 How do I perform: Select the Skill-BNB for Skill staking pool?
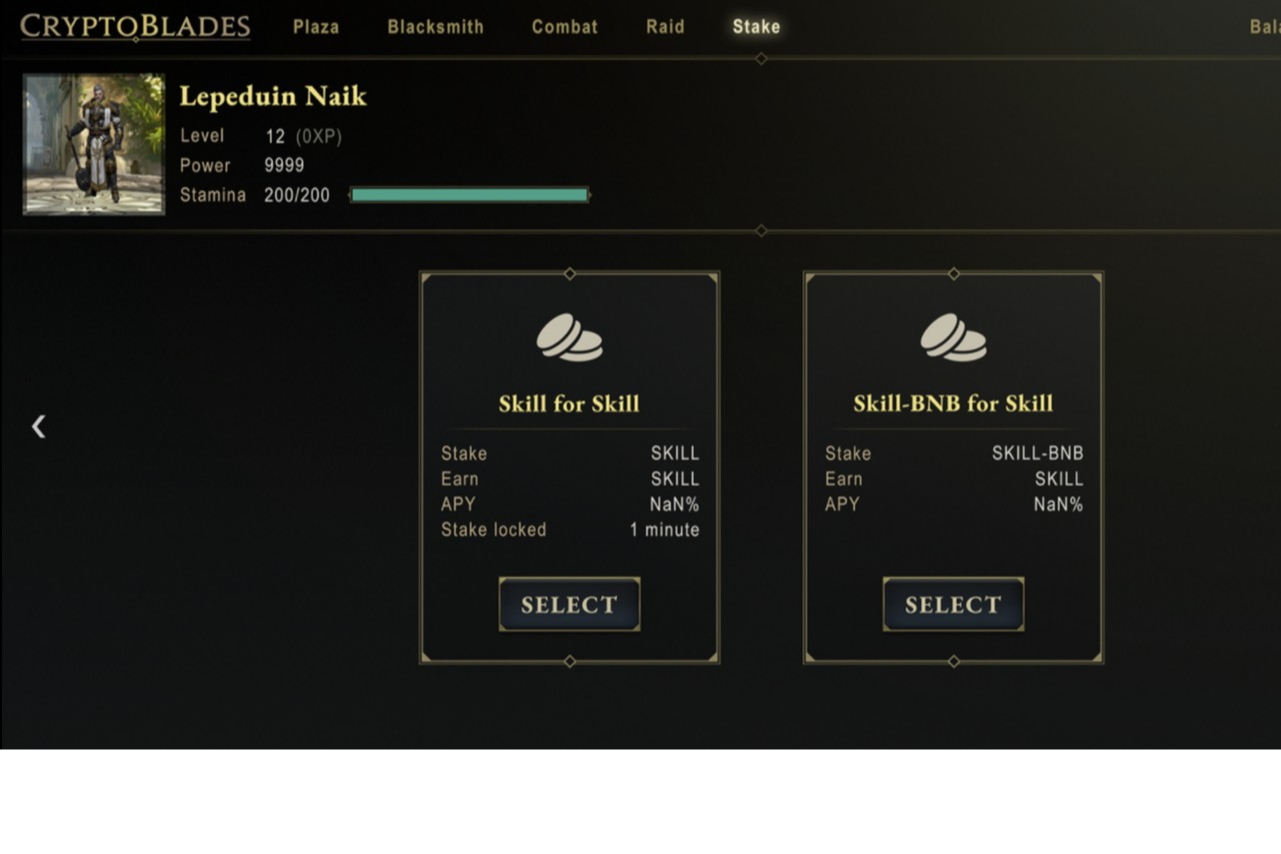tap(953, 604)
